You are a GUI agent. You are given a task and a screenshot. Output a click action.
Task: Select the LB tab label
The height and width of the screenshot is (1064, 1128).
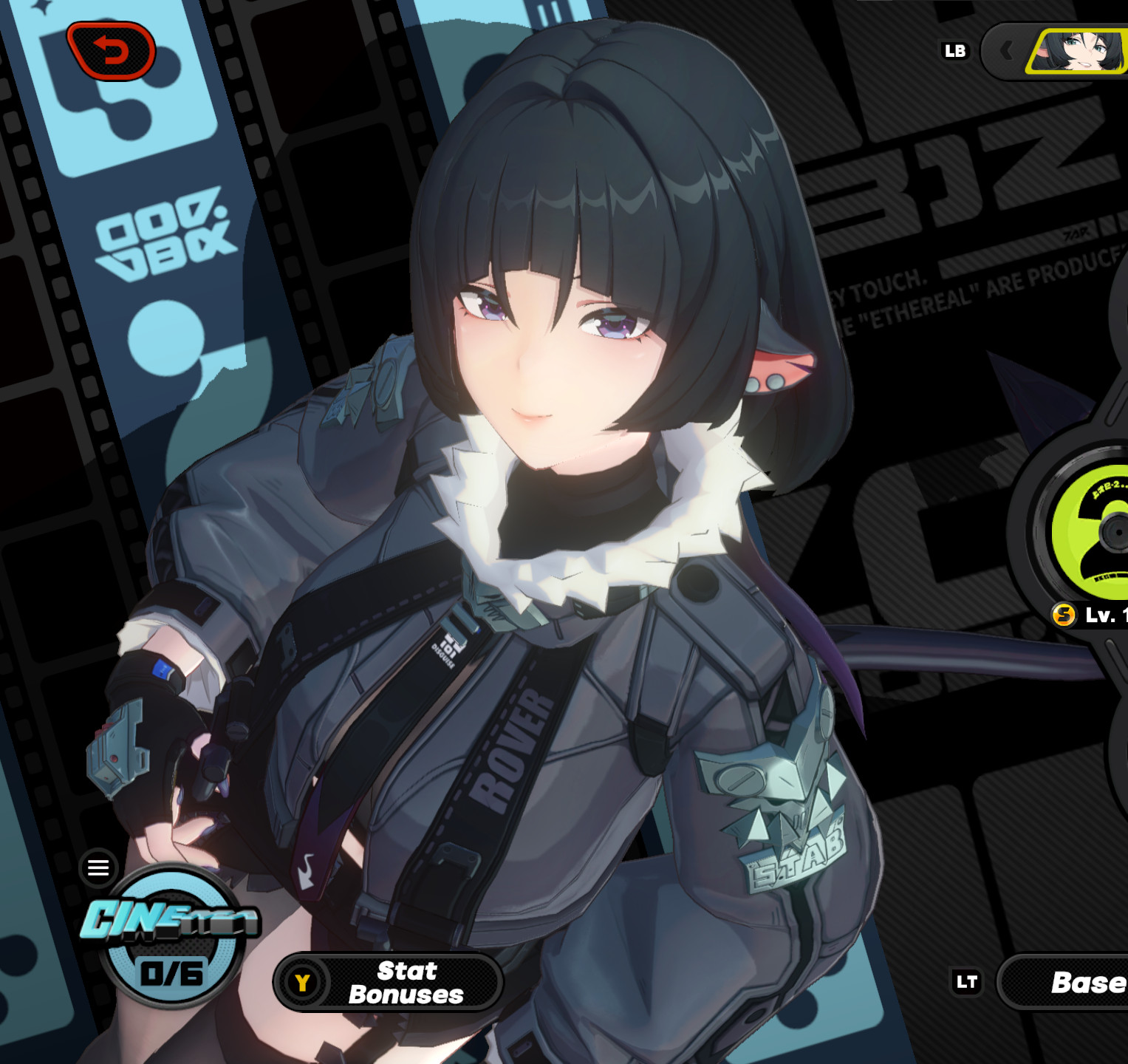point(955,50)
